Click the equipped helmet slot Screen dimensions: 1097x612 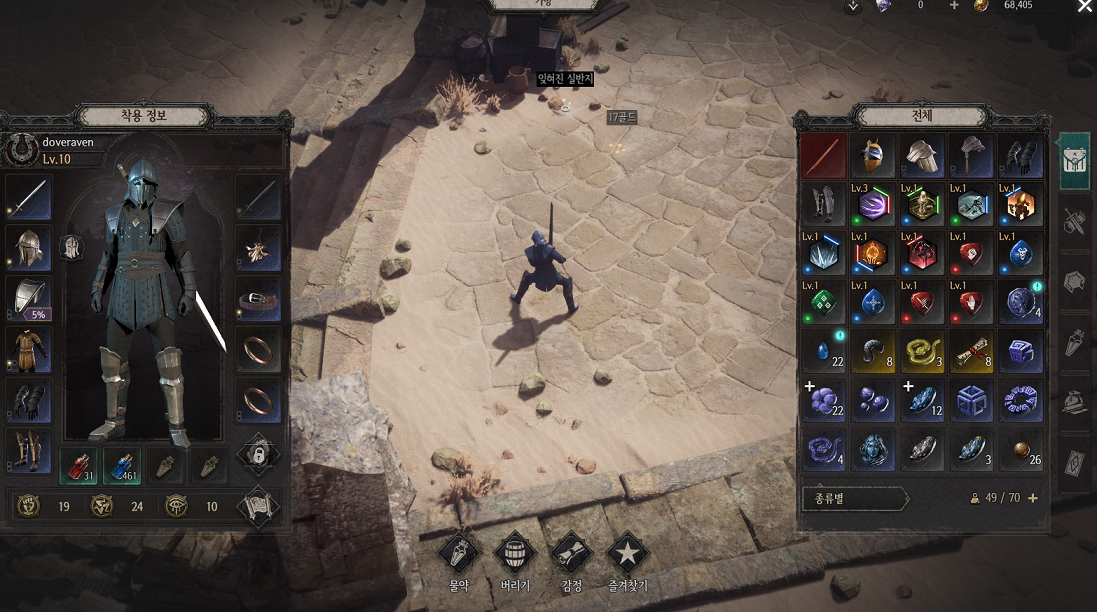(x=30, y=247)
